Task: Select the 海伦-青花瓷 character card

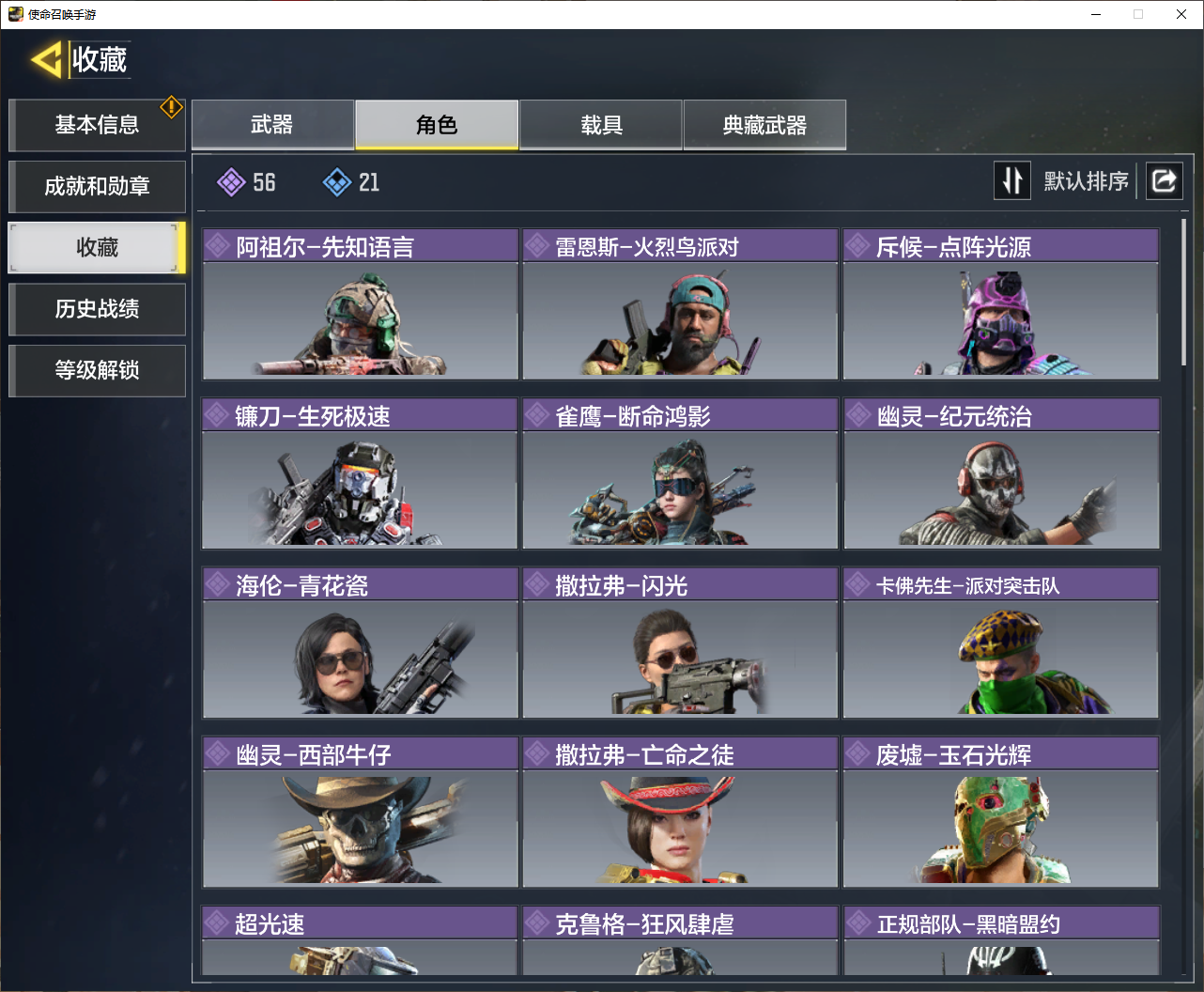Action: (x=361, y=643)
